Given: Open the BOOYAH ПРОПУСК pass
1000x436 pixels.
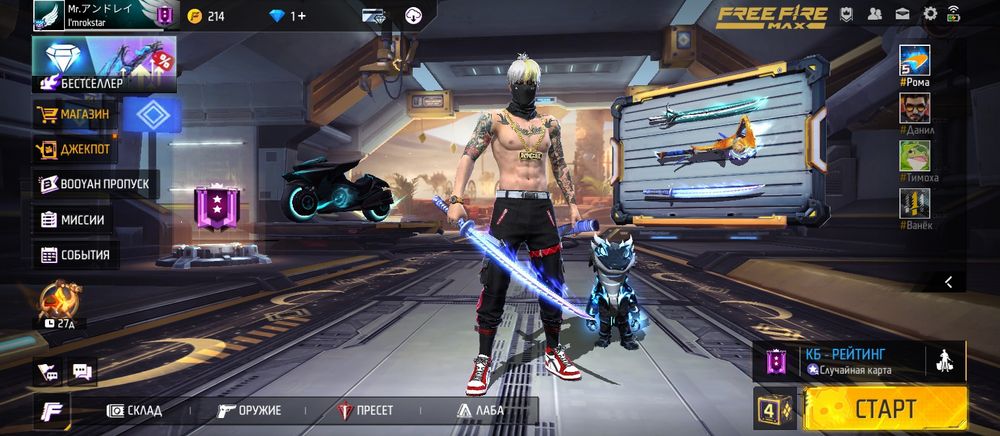Looking at the screenshot, I should [96, 184].
